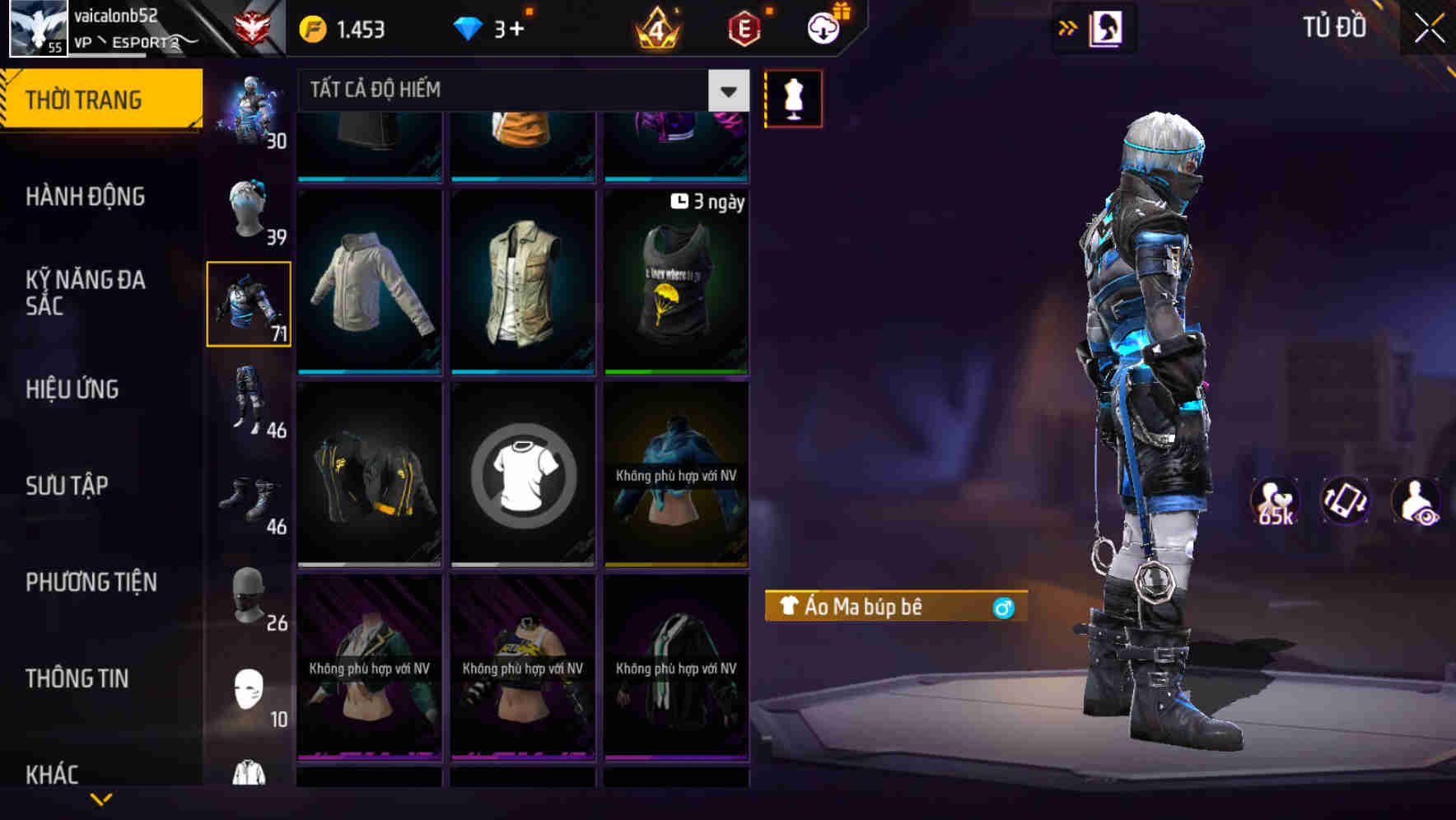Select the white hoodie jacket thumbnail
The image size is (1456, 820).
point(369,284)
